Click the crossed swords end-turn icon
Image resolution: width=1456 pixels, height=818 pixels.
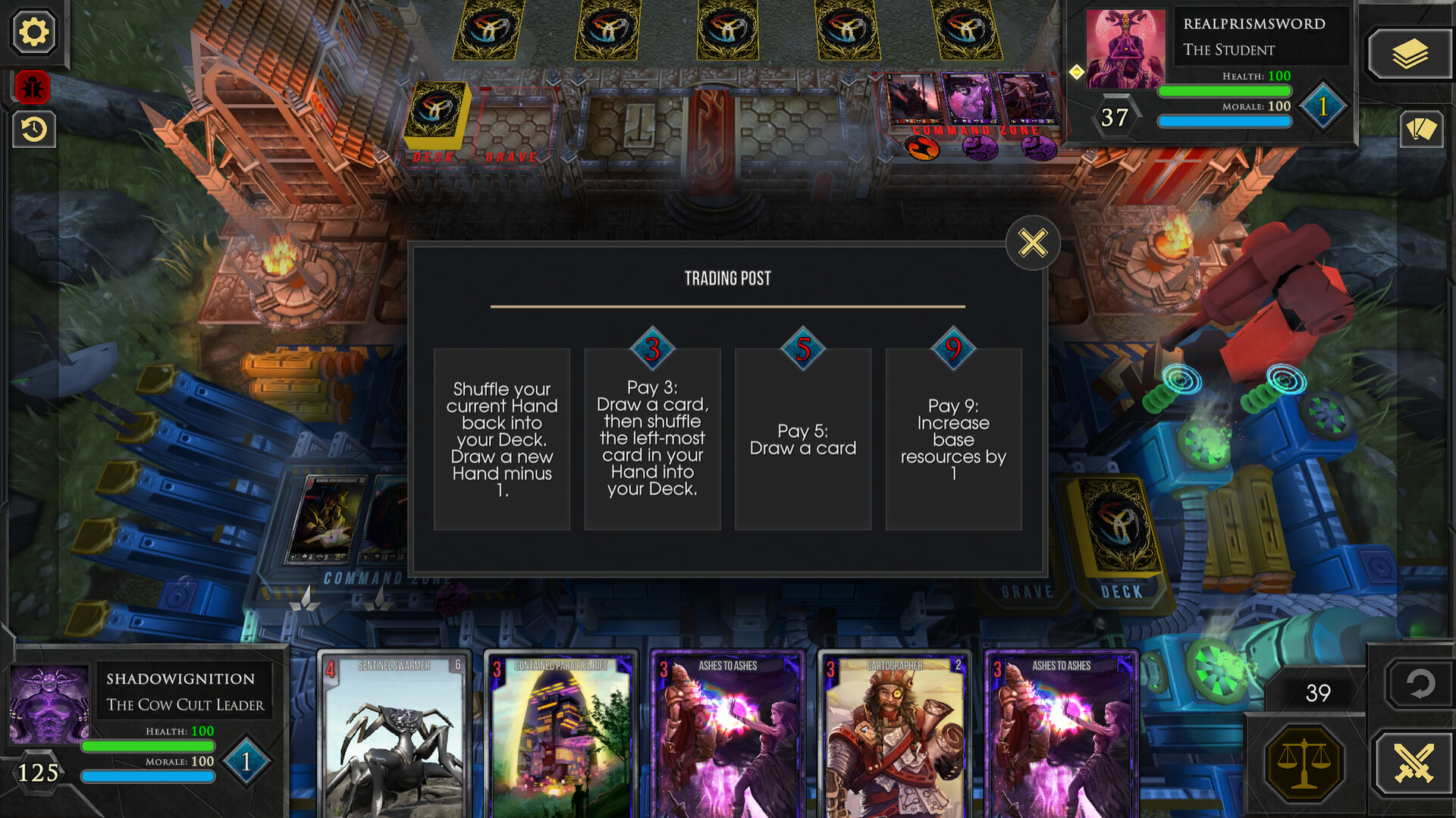coord(1412,763)
